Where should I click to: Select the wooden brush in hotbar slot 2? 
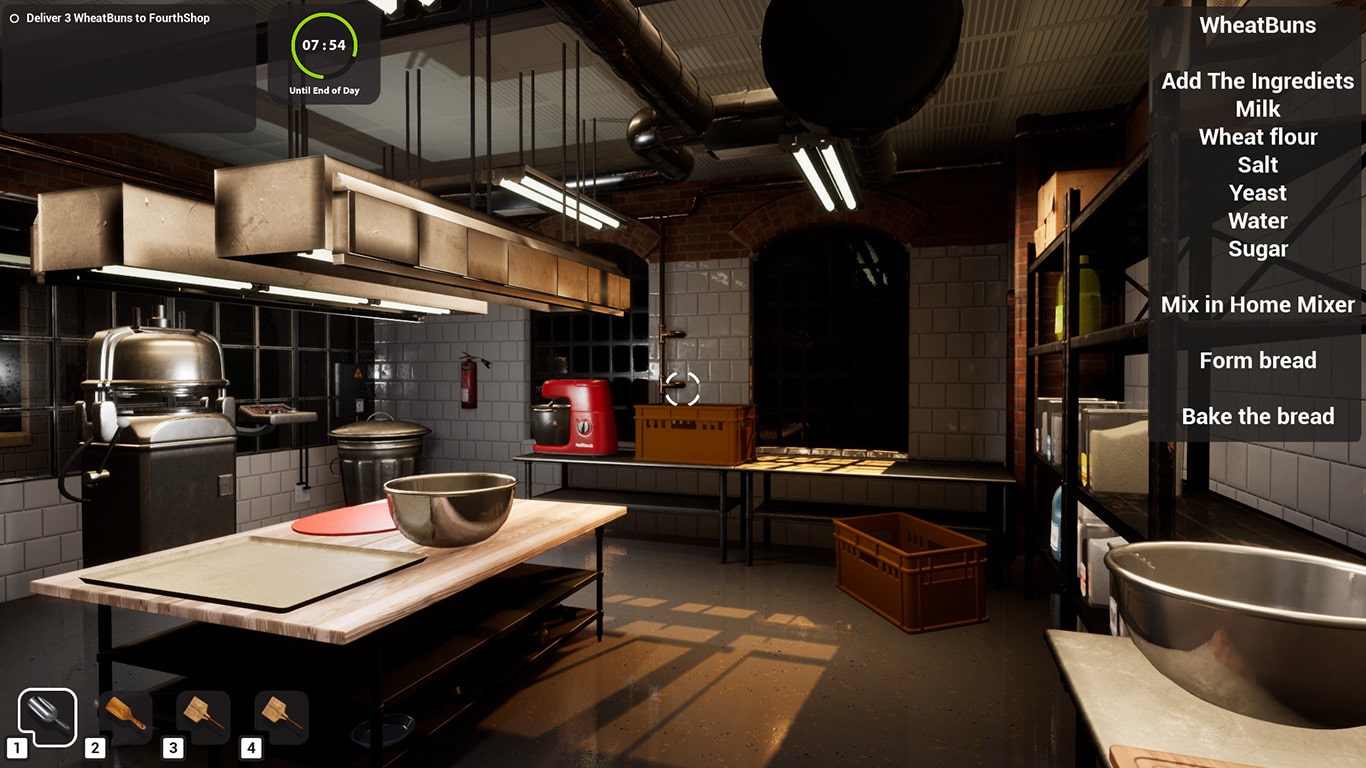pyautogui.click(x=124, y=715)
